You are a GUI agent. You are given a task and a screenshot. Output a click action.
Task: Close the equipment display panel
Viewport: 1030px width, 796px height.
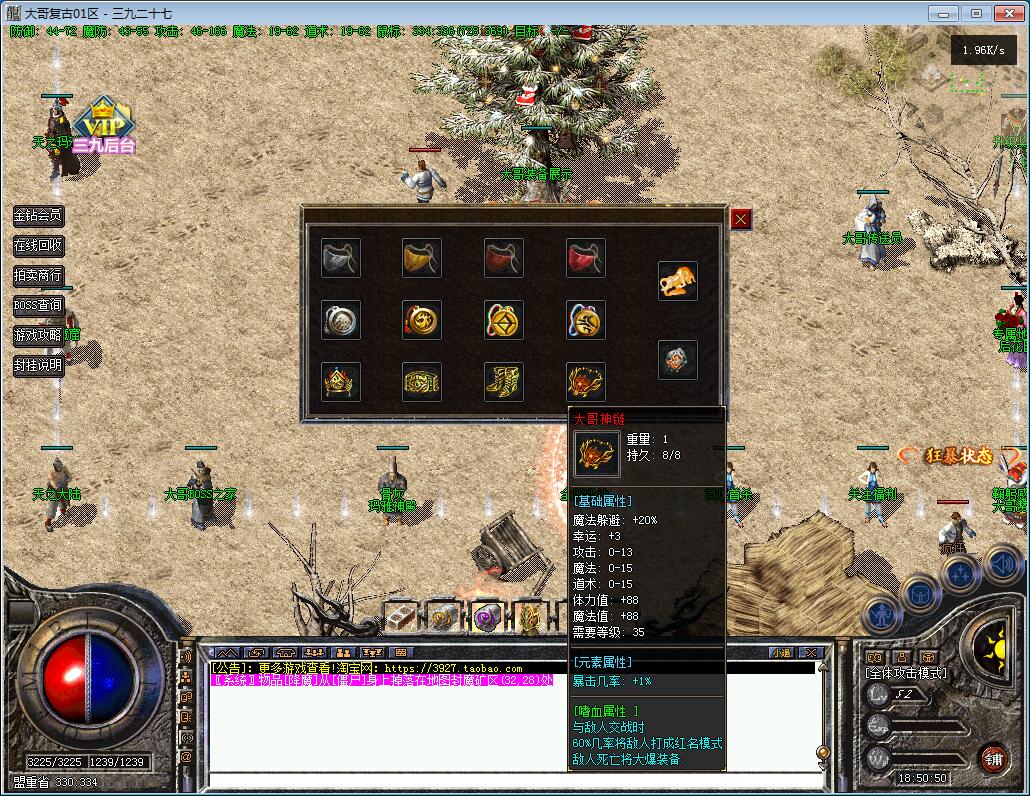click(x=740, y=219)
